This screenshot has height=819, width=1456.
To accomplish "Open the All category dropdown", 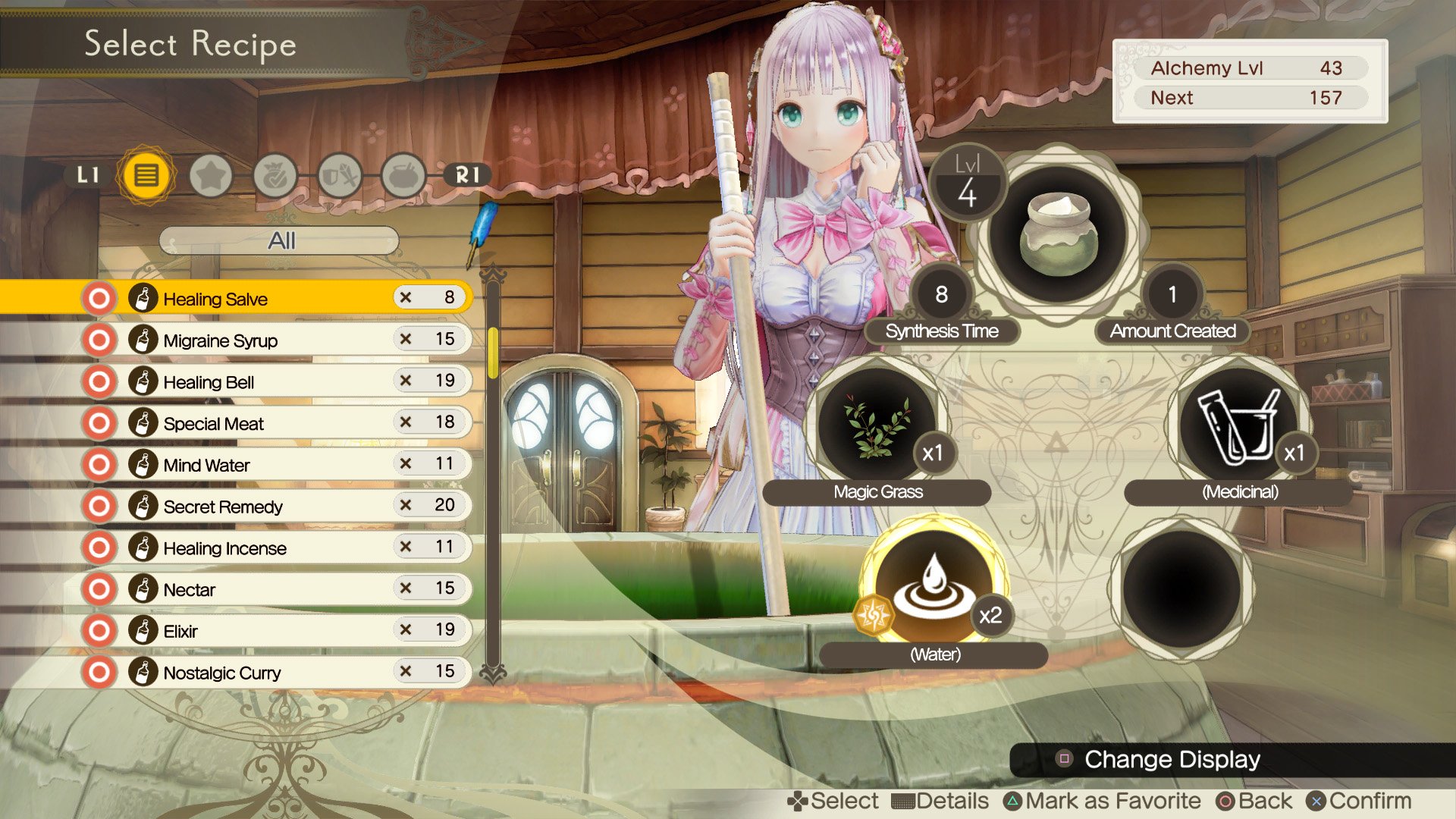I will (281, 241).
